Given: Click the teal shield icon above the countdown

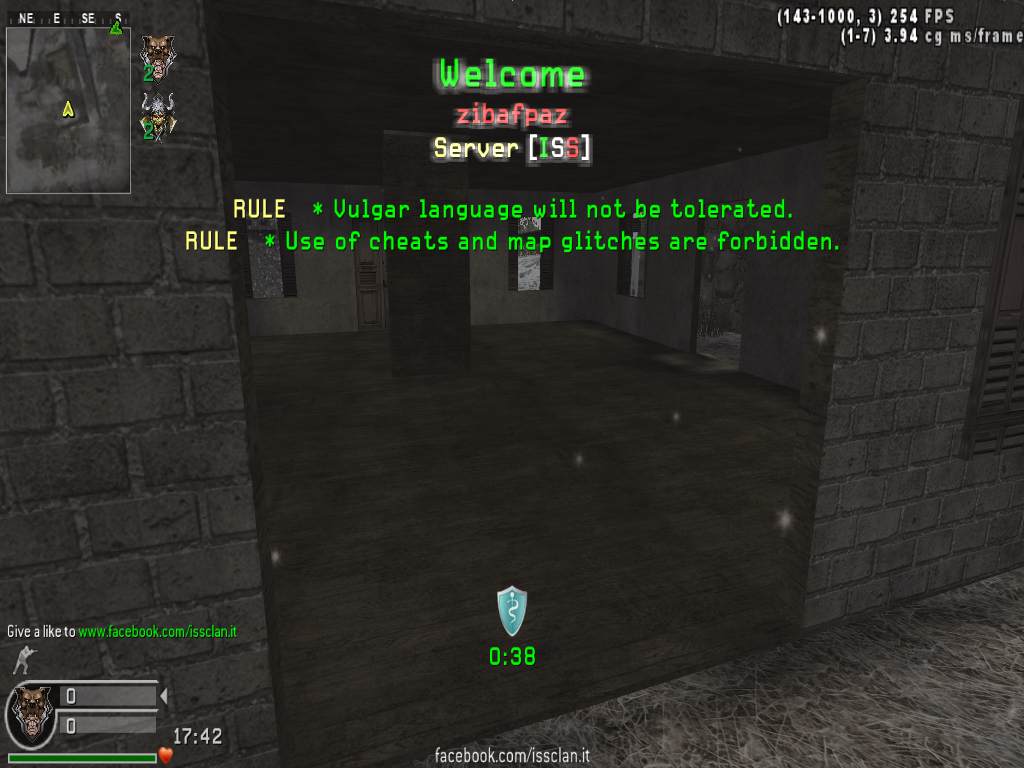Looking at the screenshot, I should click(512, 611).
